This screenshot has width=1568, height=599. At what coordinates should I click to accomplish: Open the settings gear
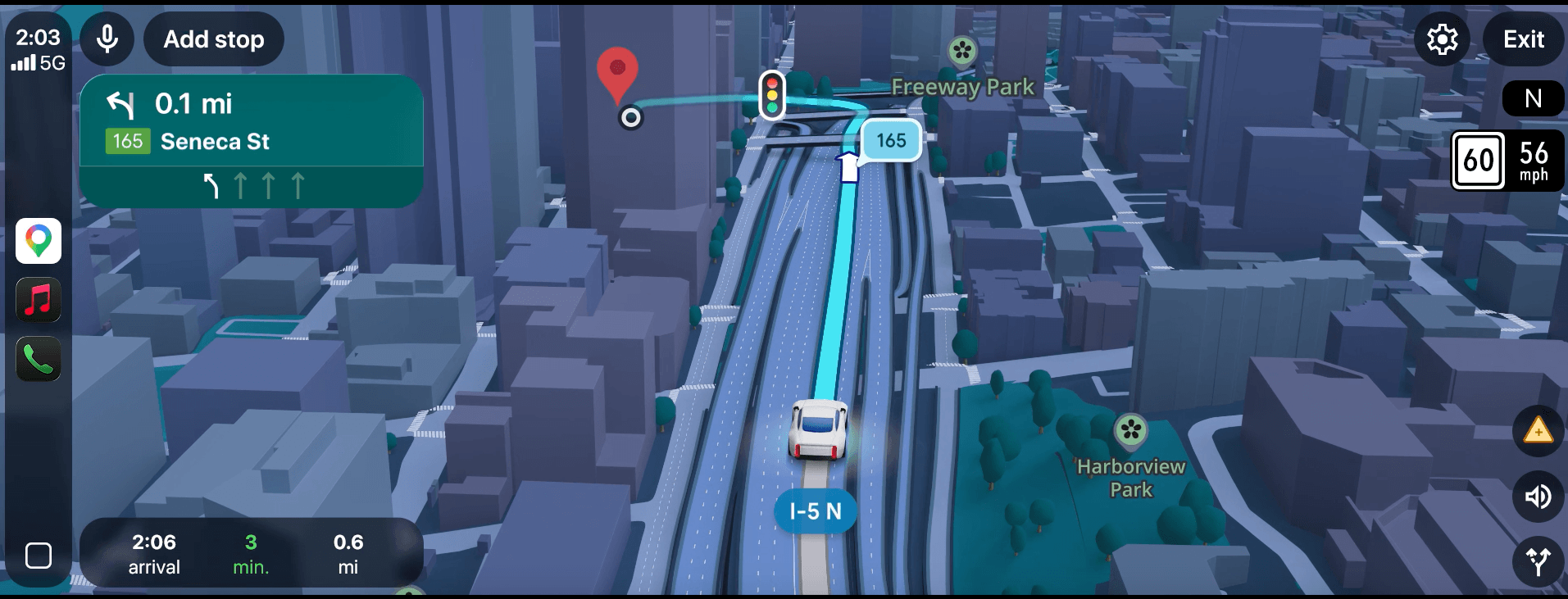point(1442,39)
